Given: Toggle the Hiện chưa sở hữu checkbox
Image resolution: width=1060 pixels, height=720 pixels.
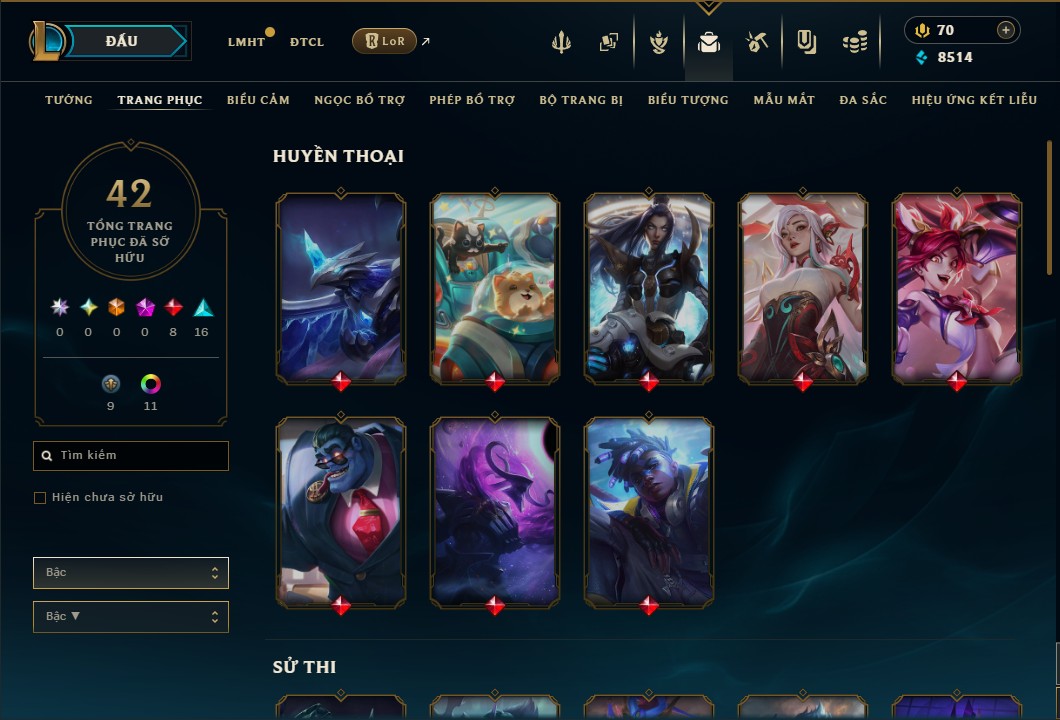Looking at the screenshot, I should coord(40,498).
